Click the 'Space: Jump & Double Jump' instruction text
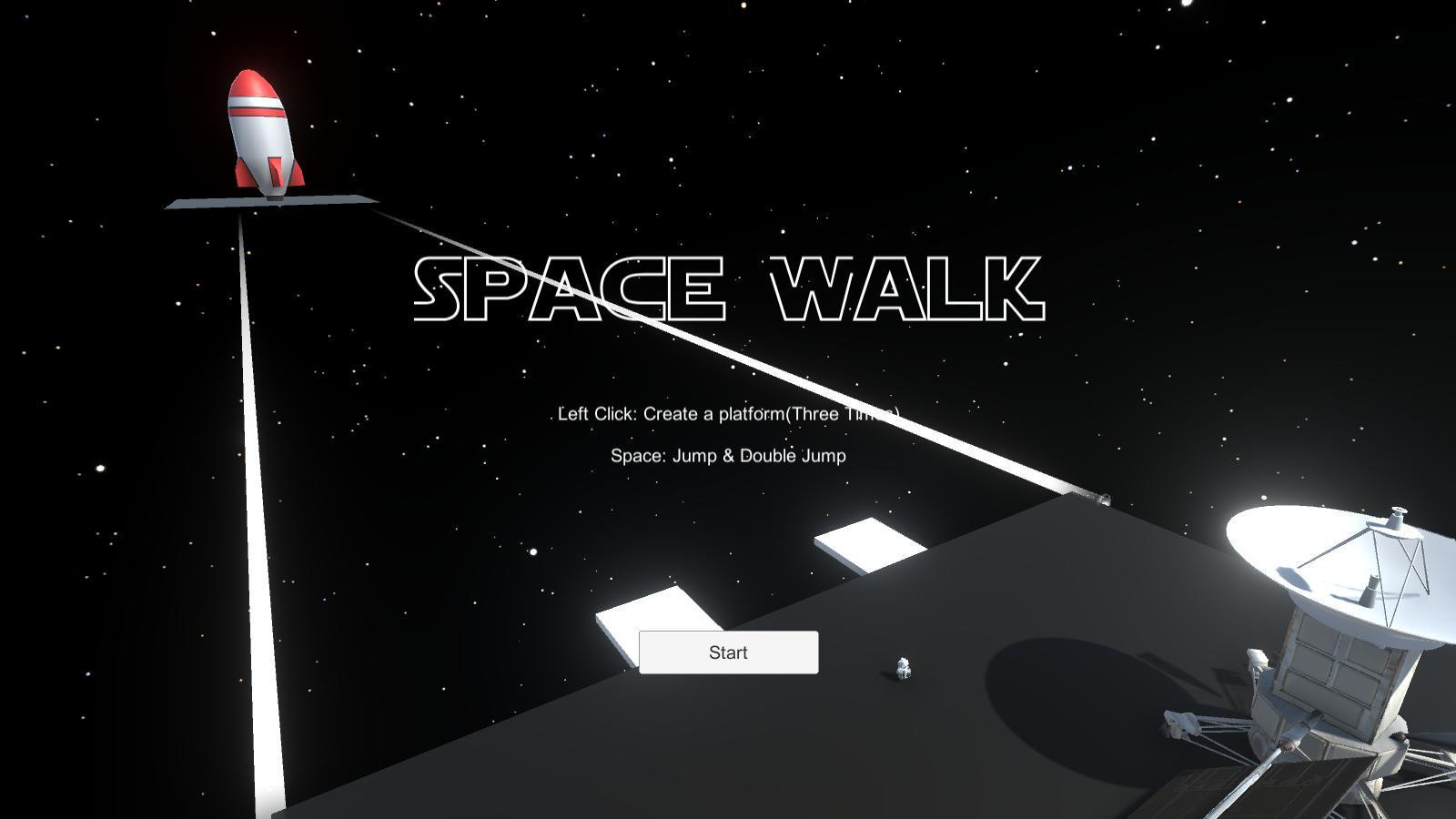The width and height of the screenshot is (1456, 819). 727,455
